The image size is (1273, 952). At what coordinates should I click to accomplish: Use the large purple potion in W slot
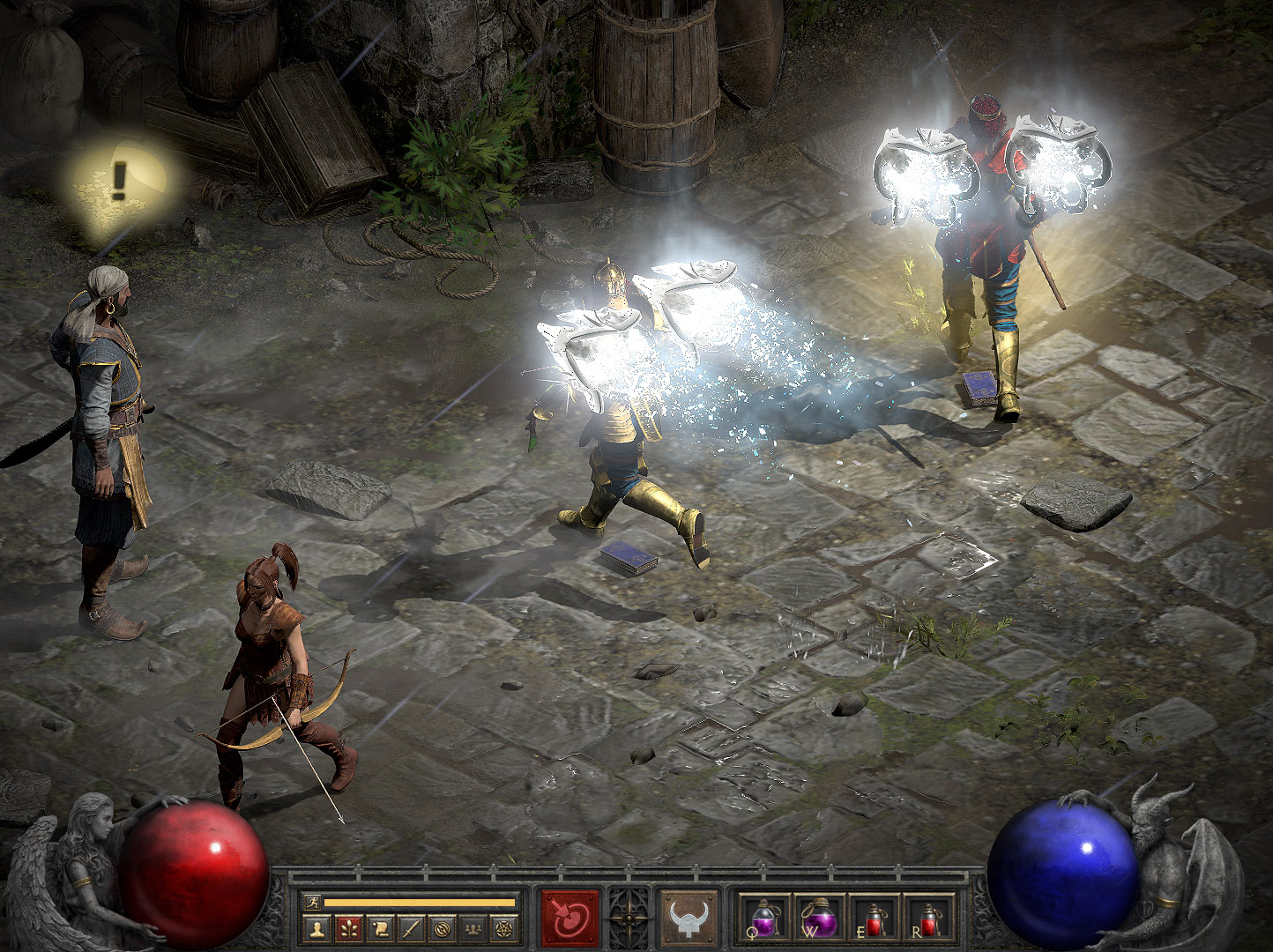tap(819, 918)
